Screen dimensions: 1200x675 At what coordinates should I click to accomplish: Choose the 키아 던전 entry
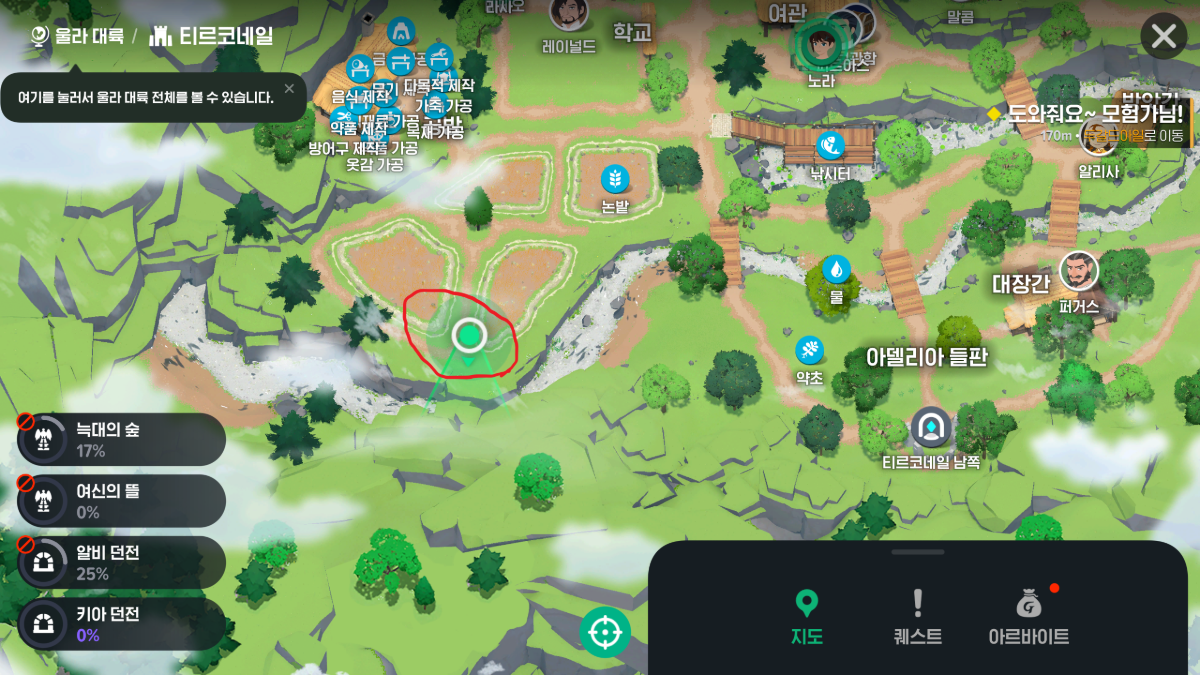(121, 625)
